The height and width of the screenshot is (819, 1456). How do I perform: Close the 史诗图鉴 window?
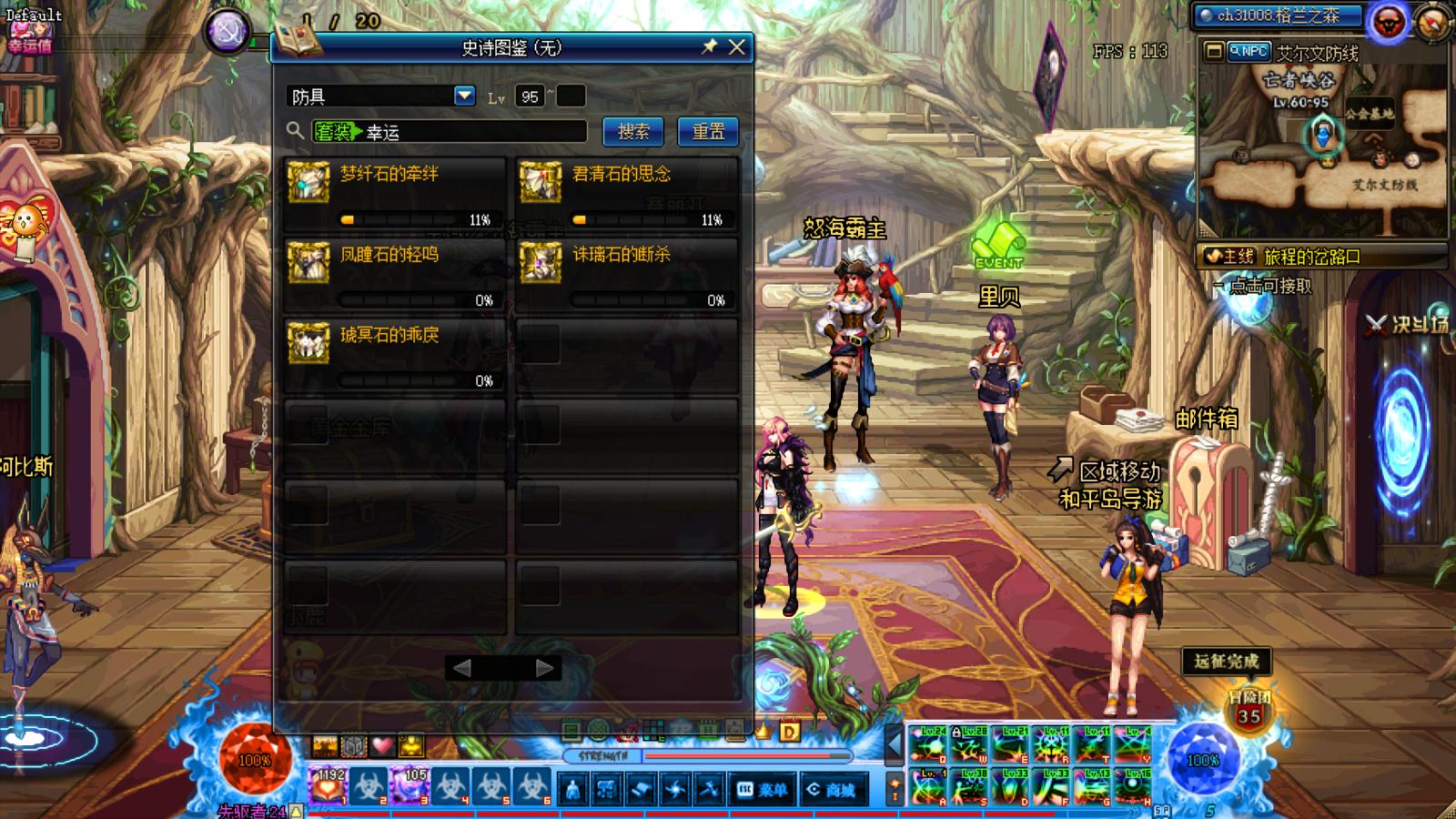click(x=737, y=47)
